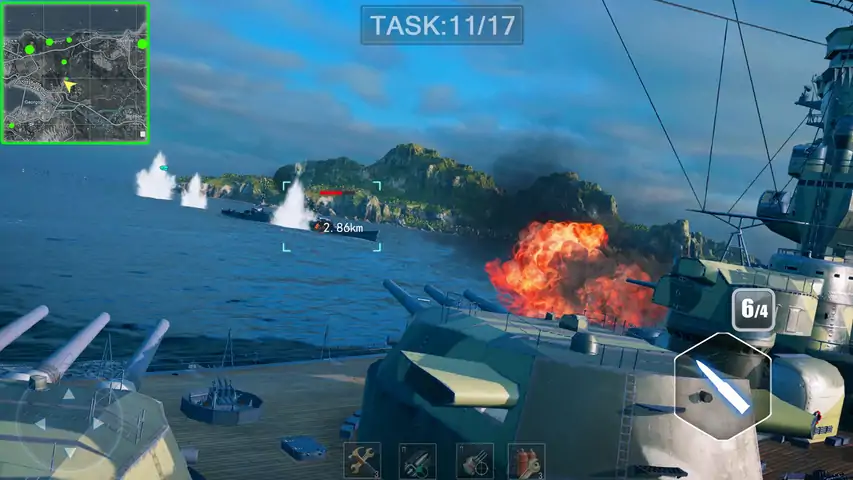Use the crossed wrench repair consumable

(362, 461)
